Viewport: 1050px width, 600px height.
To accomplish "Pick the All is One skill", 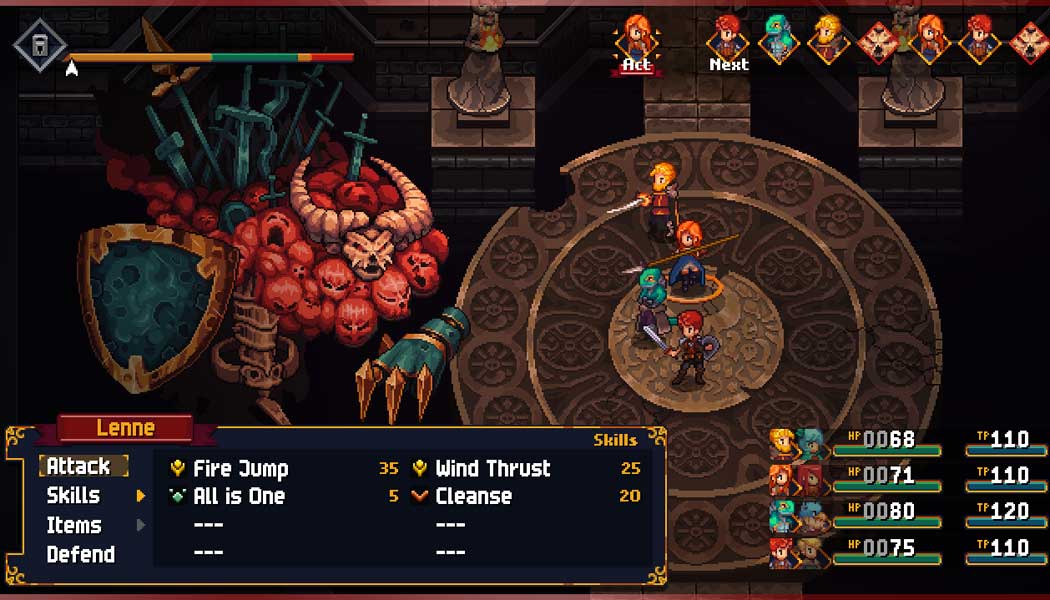I will click(x=238, y=496).
